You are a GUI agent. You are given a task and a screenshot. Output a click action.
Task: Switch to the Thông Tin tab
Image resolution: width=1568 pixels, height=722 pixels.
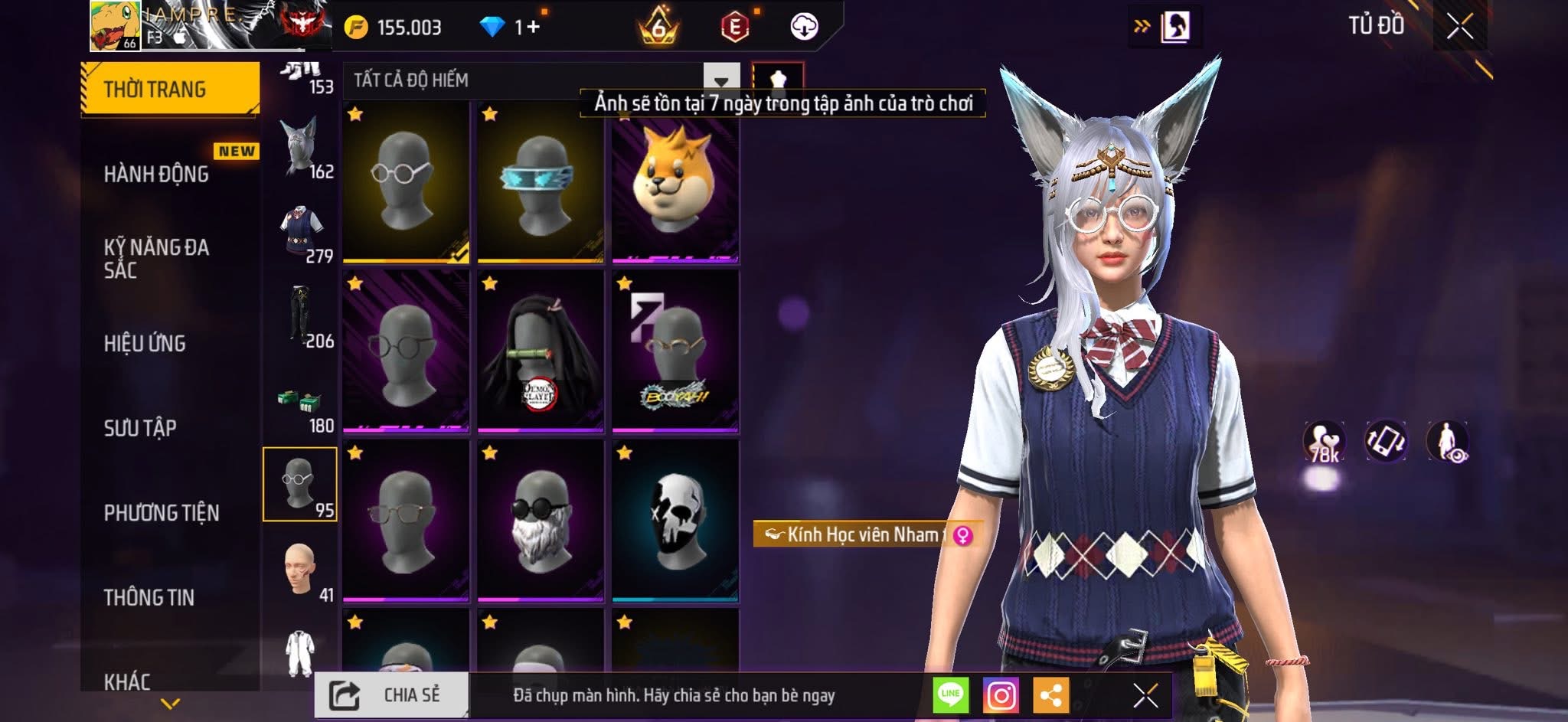pyautogui.click(x=149, y=597)
